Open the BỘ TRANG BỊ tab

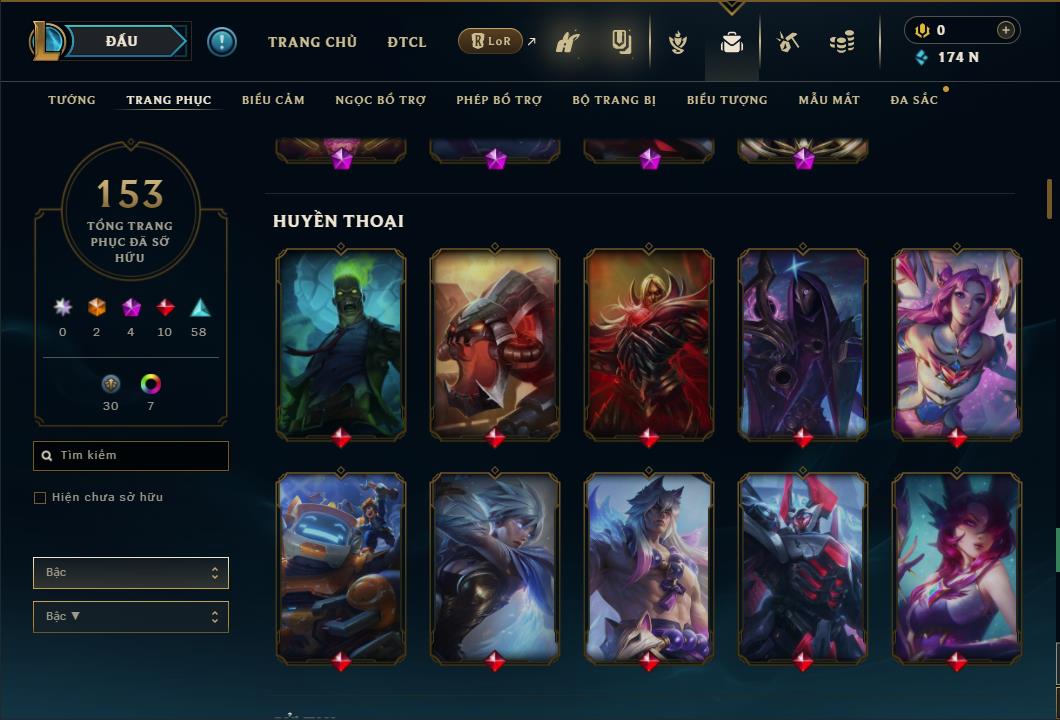point(614,100)
